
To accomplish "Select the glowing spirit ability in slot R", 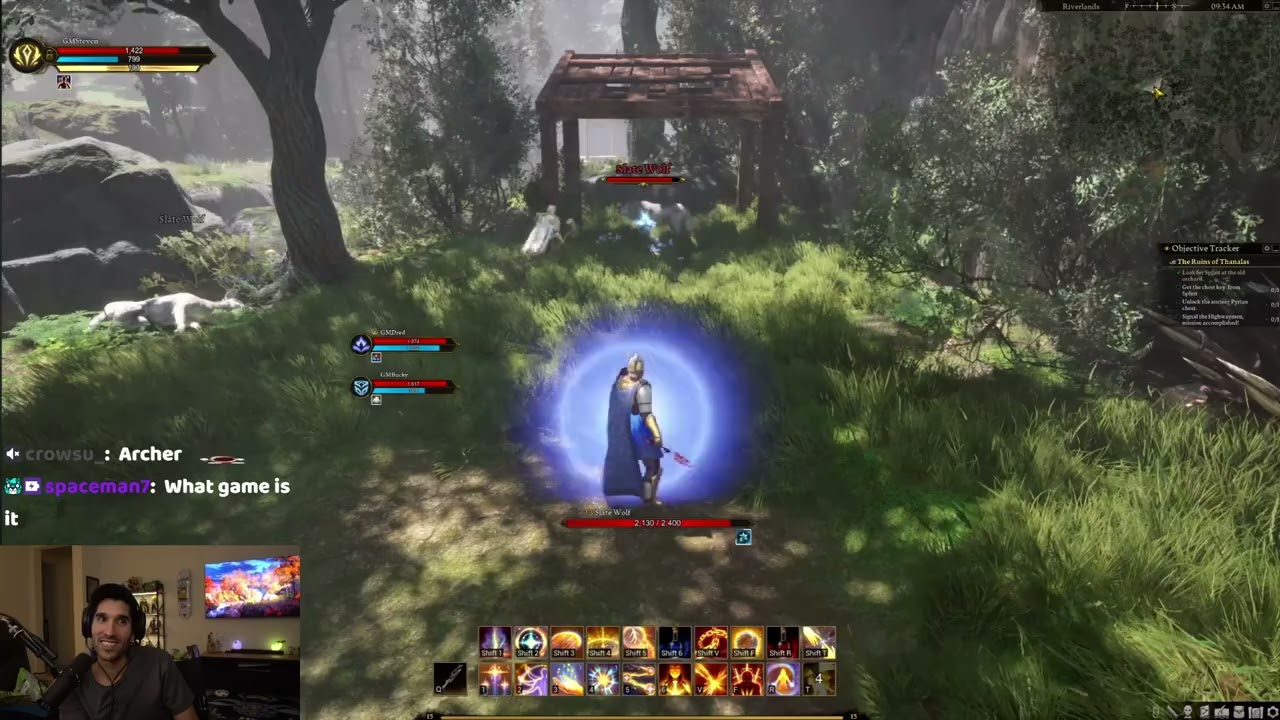I will click(x=783, y=679).
